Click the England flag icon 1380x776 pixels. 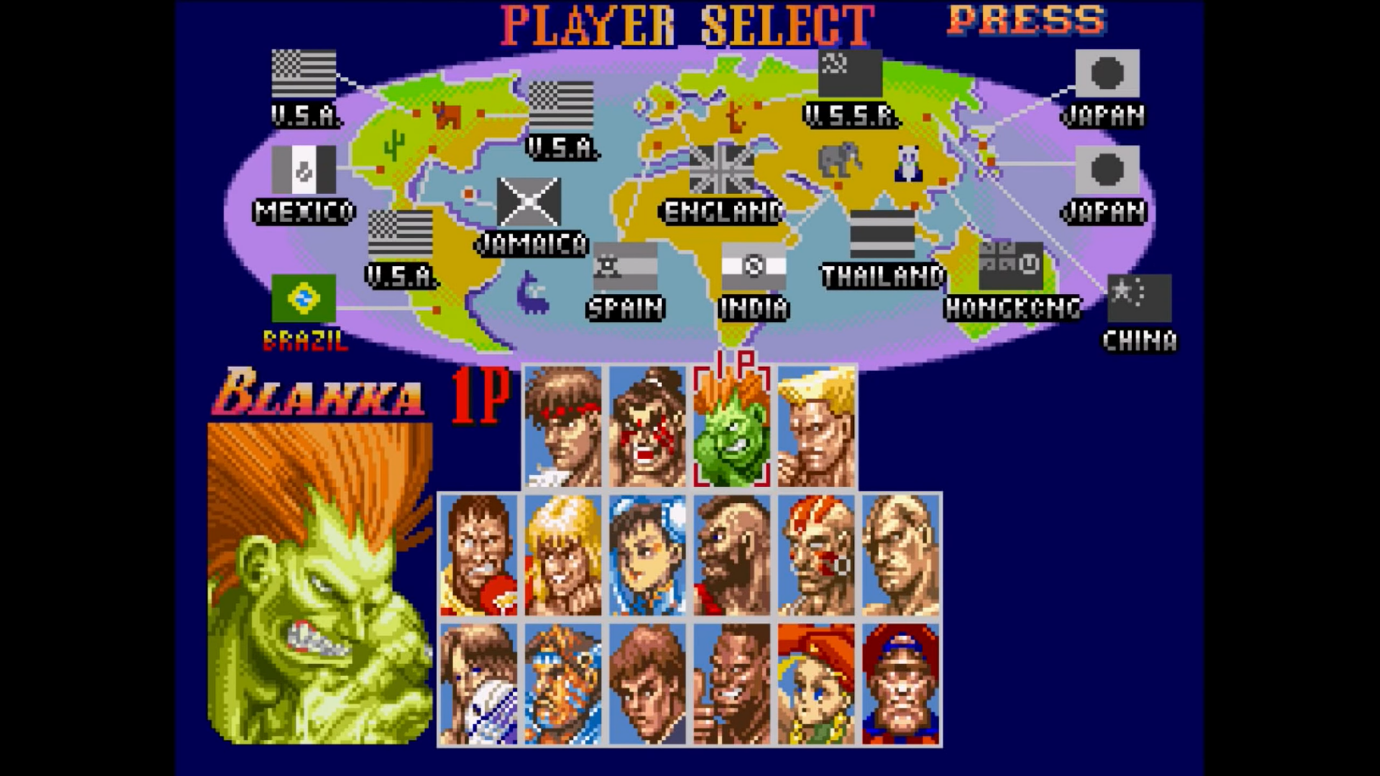pos(722,169)
